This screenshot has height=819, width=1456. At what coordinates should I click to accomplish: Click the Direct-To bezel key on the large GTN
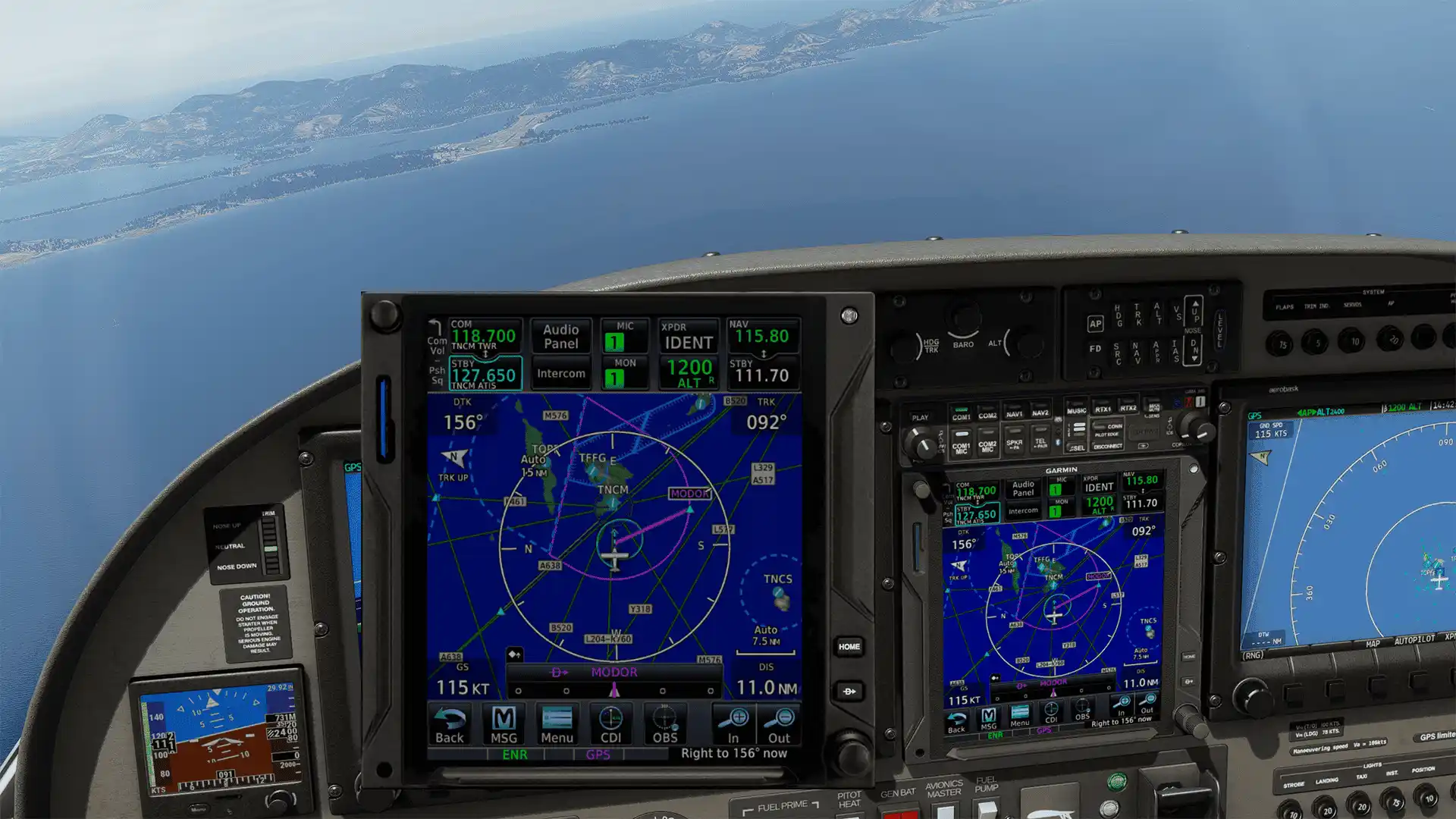[x=849, y=692]
